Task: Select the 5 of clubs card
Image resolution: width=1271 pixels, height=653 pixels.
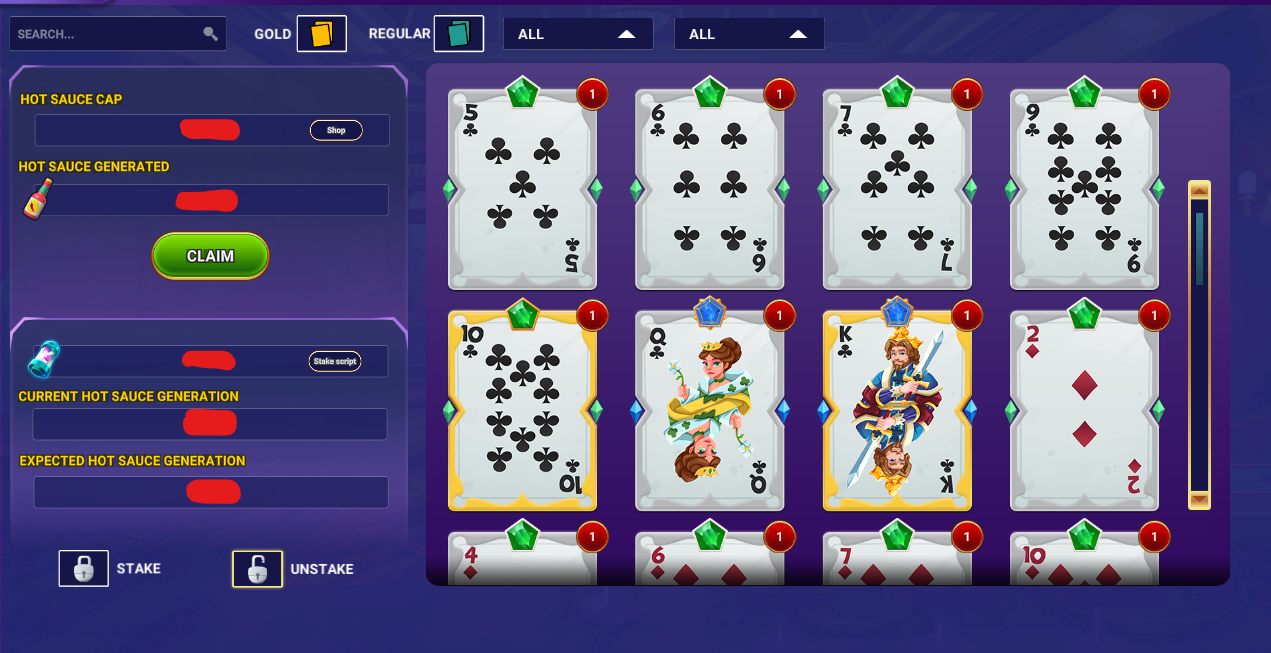Action: (x=522, y=188)
